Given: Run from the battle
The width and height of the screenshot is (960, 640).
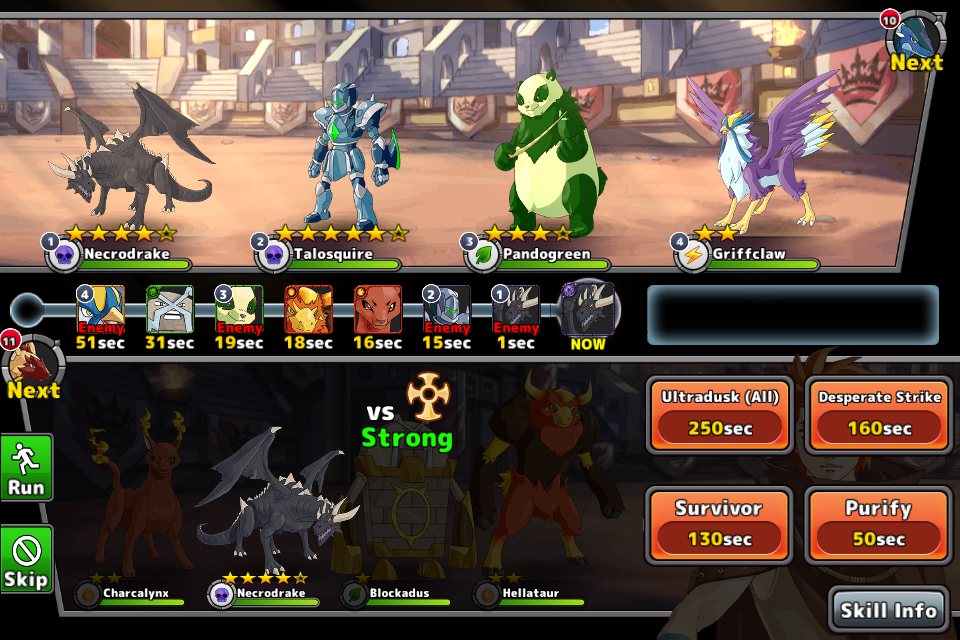Looking at the screenshot, I should tap(26, 468).
